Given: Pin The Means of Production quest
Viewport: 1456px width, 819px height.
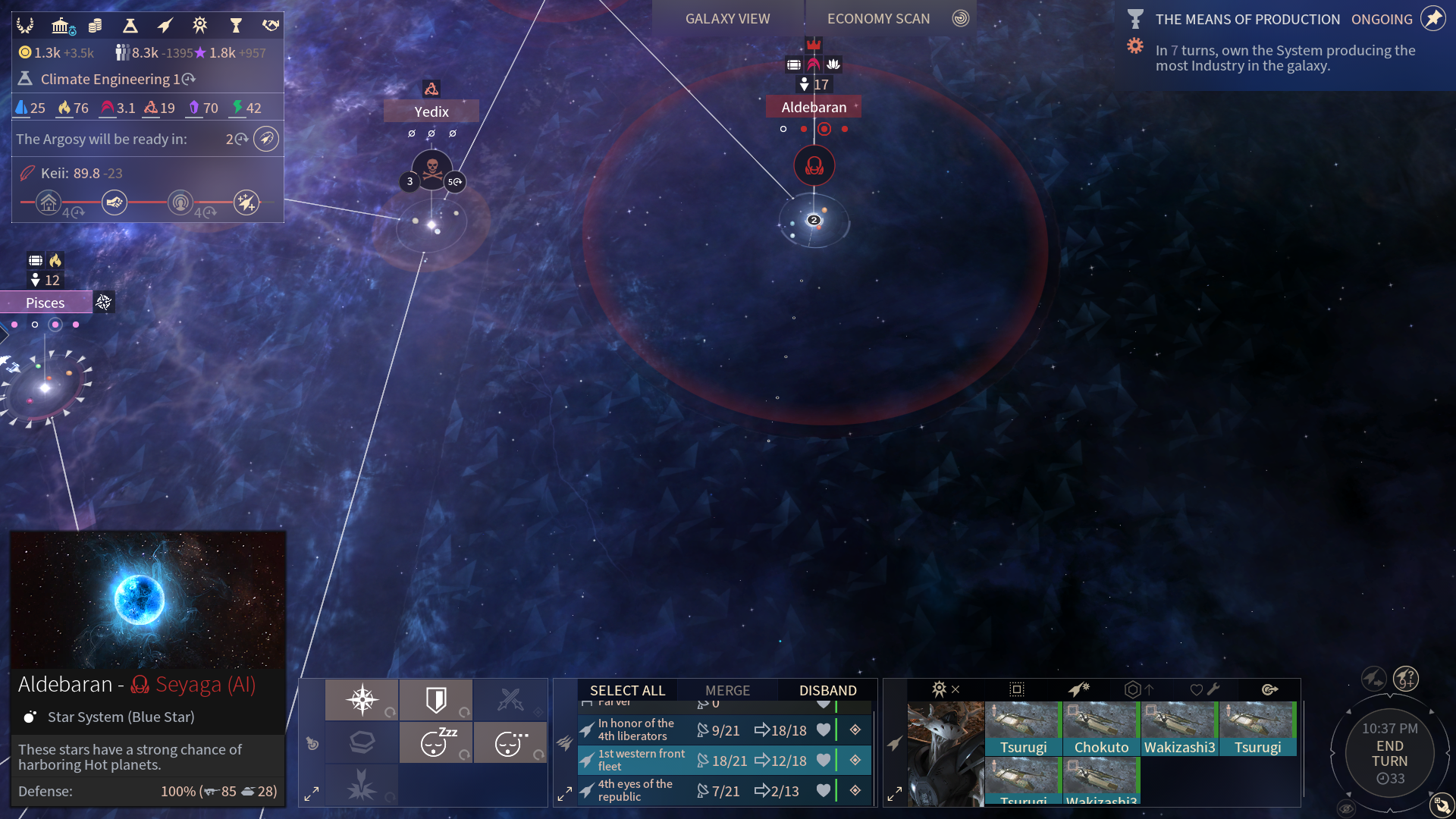Looking at the screenshot, I should pyautogui.click(x=1433, y=19).
